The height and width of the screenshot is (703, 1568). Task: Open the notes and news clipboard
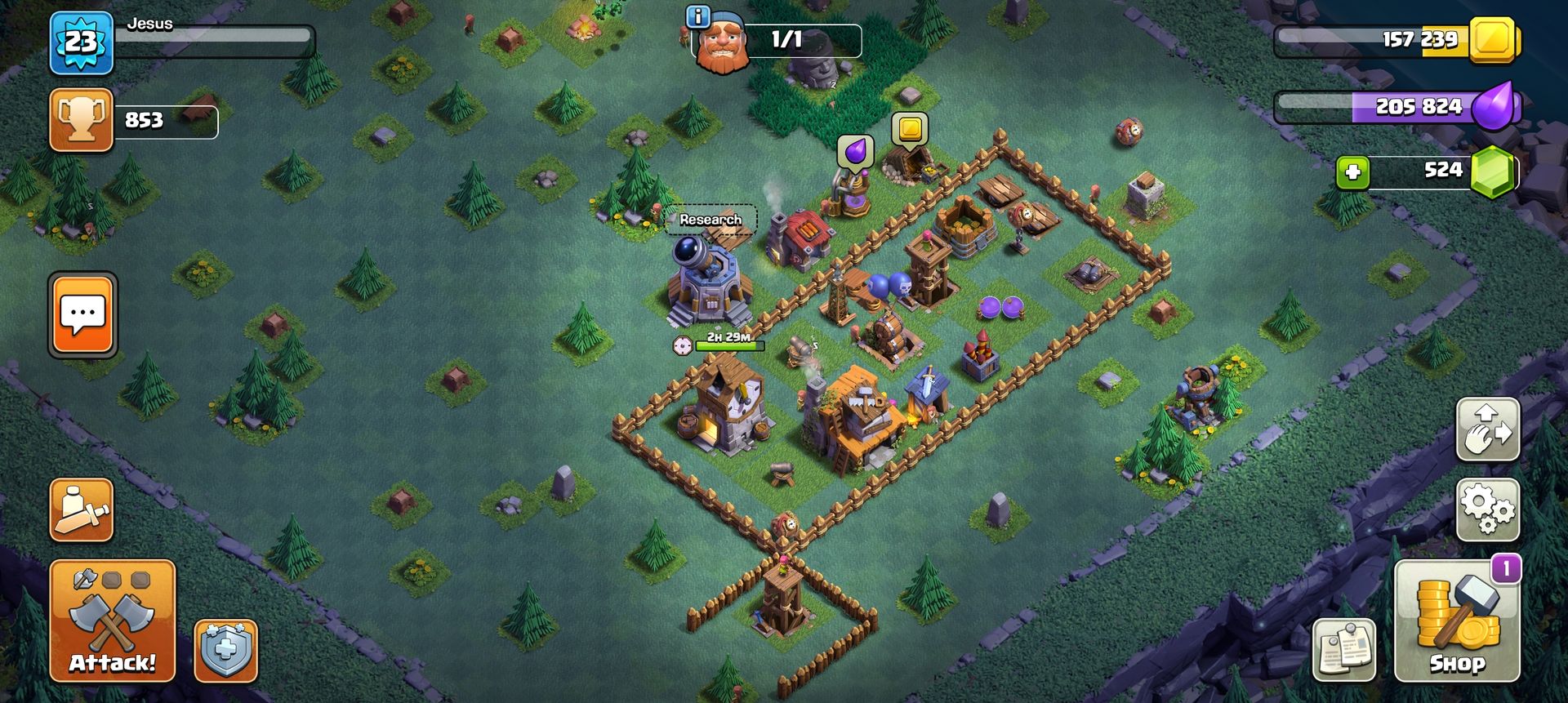[1343, 651]
